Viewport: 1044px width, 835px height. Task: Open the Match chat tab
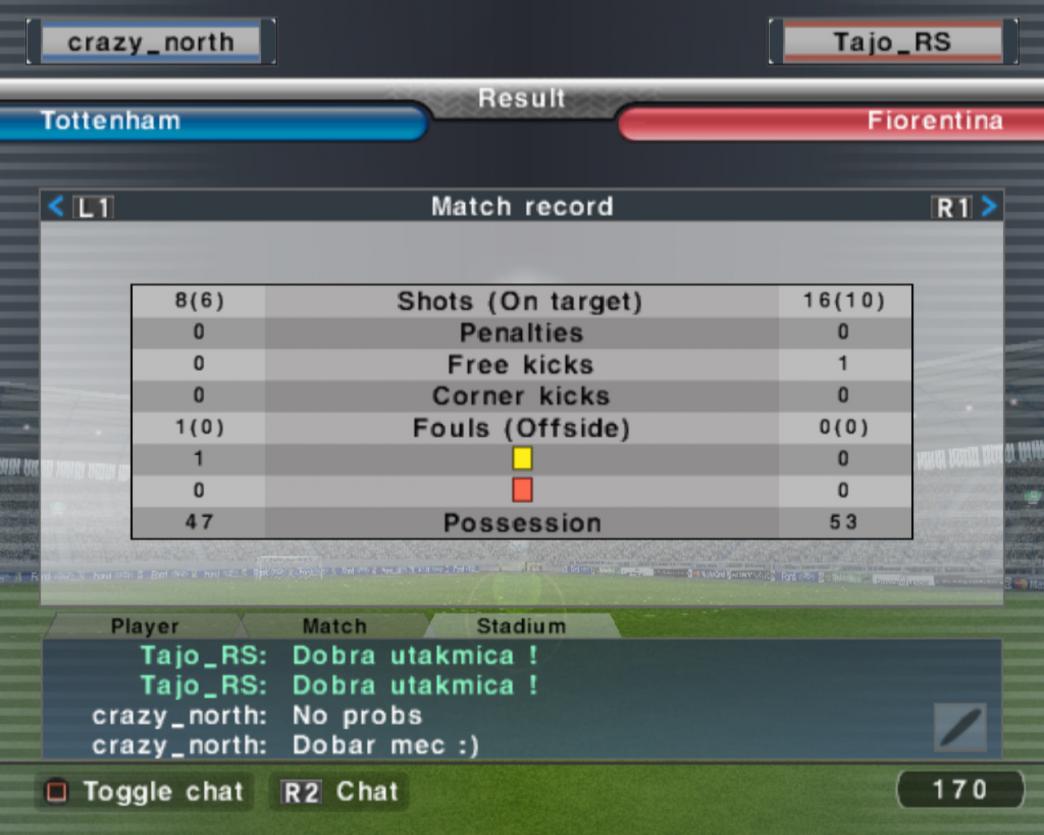click(x=334, y=627)
